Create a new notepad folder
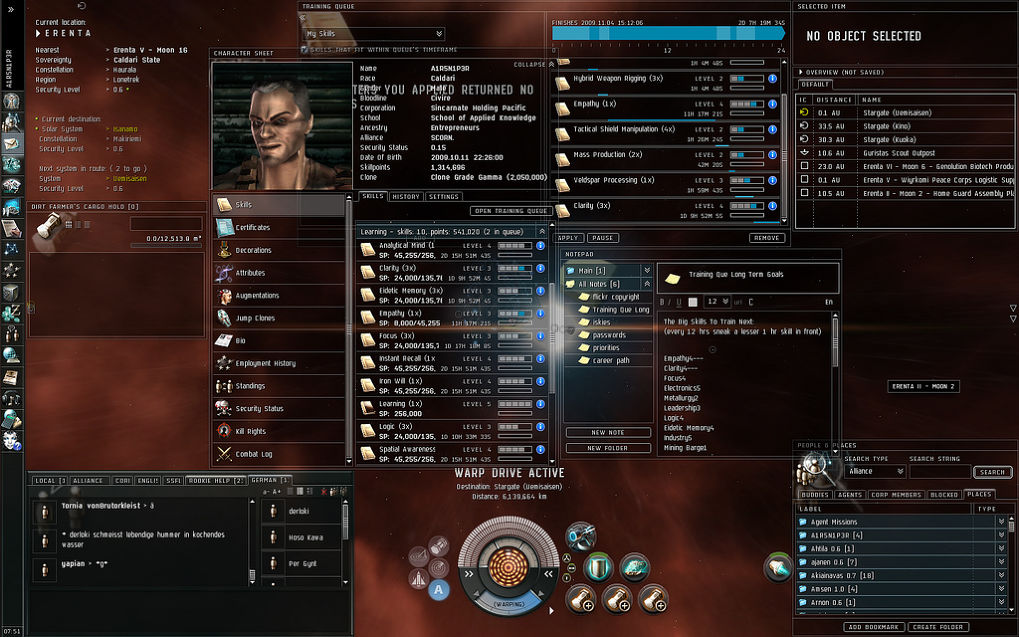This screenshot has height=637, width=1019. [x=608, y=448]
